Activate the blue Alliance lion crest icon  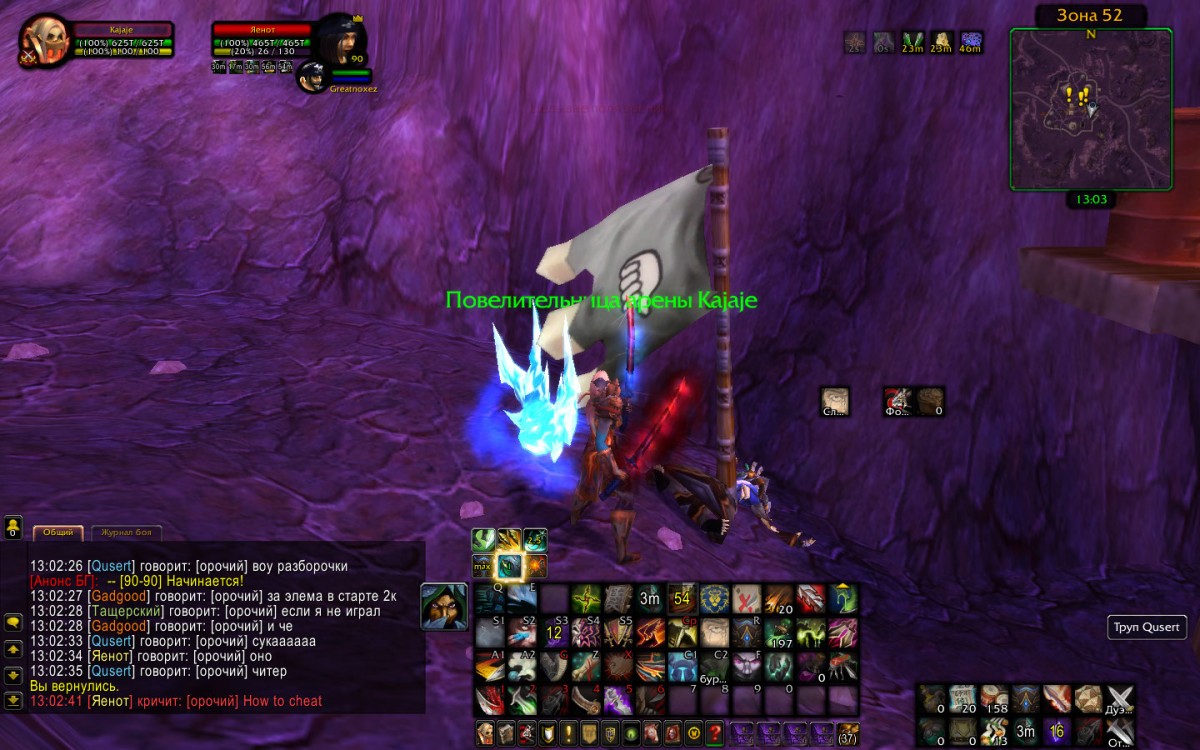[715, 599]
